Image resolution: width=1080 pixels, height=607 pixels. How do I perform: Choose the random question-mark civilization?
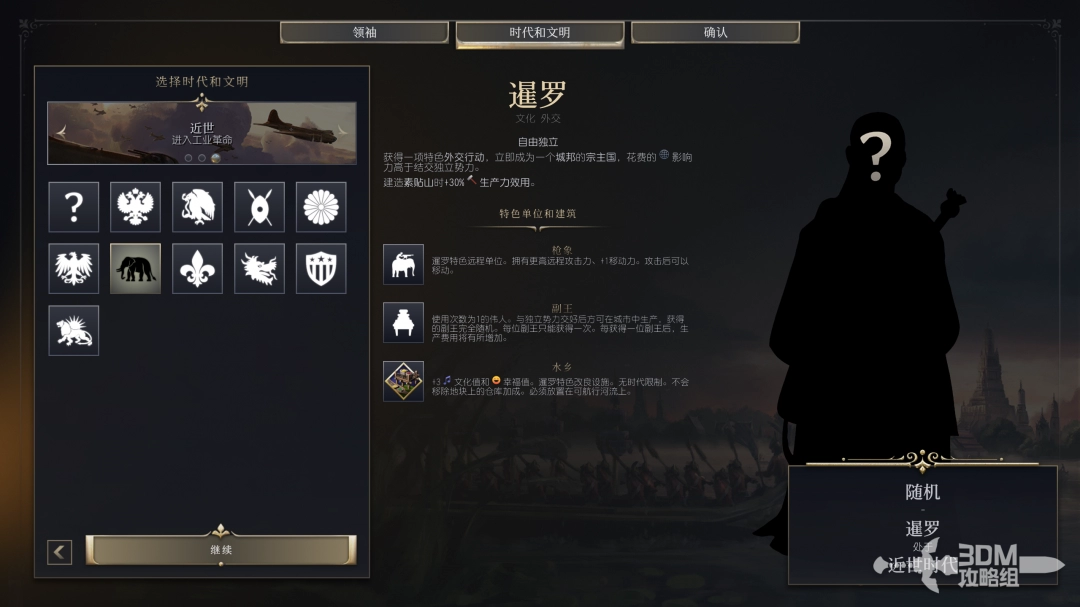[x=74, y=207]
